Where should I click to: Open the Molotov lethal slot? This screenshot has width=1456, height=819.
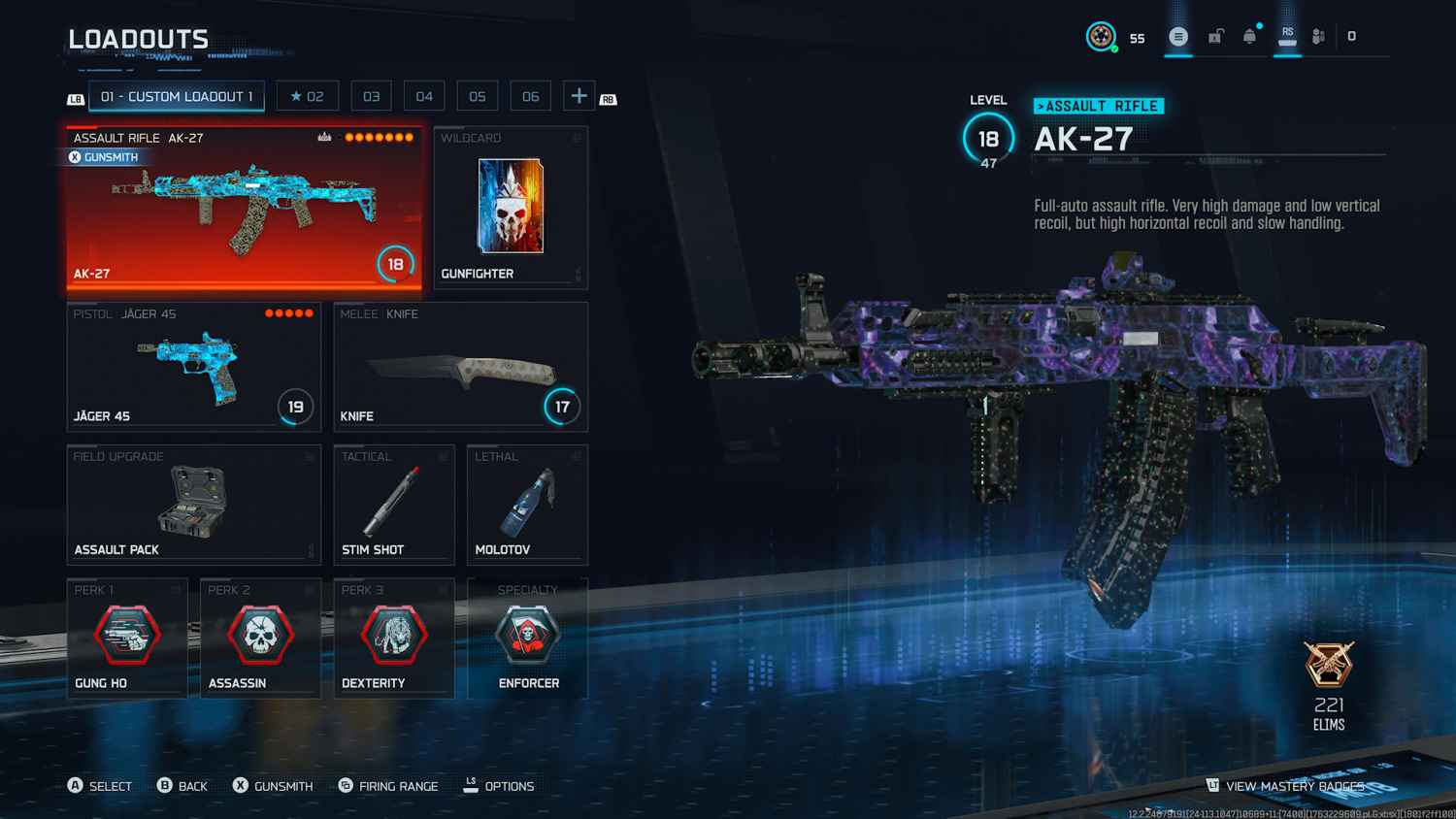(x=527, y=503)
